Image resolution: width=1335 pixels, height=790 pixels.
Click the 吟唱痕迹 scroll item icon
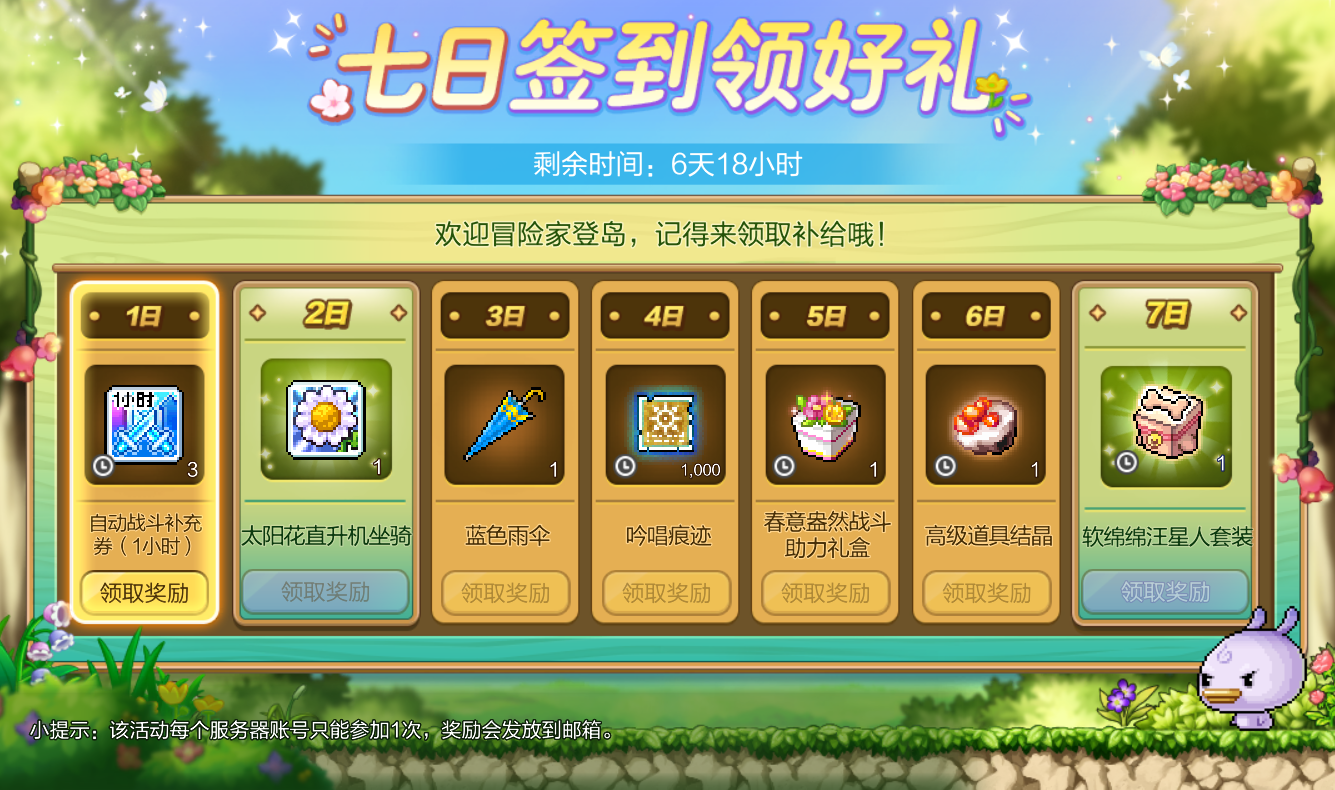[x=665, y=420]
